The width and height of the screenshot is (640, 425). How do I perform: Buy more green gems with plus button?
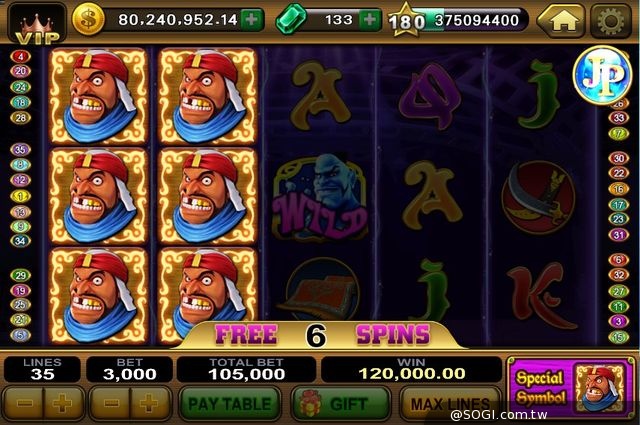pos(370,19)
